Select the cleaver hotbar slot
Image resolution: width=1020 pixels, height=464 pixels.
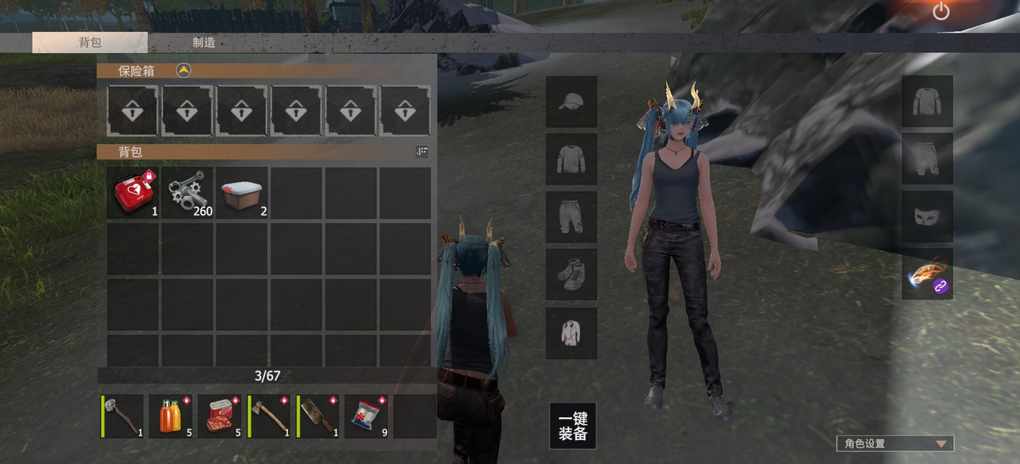(319, 415)
